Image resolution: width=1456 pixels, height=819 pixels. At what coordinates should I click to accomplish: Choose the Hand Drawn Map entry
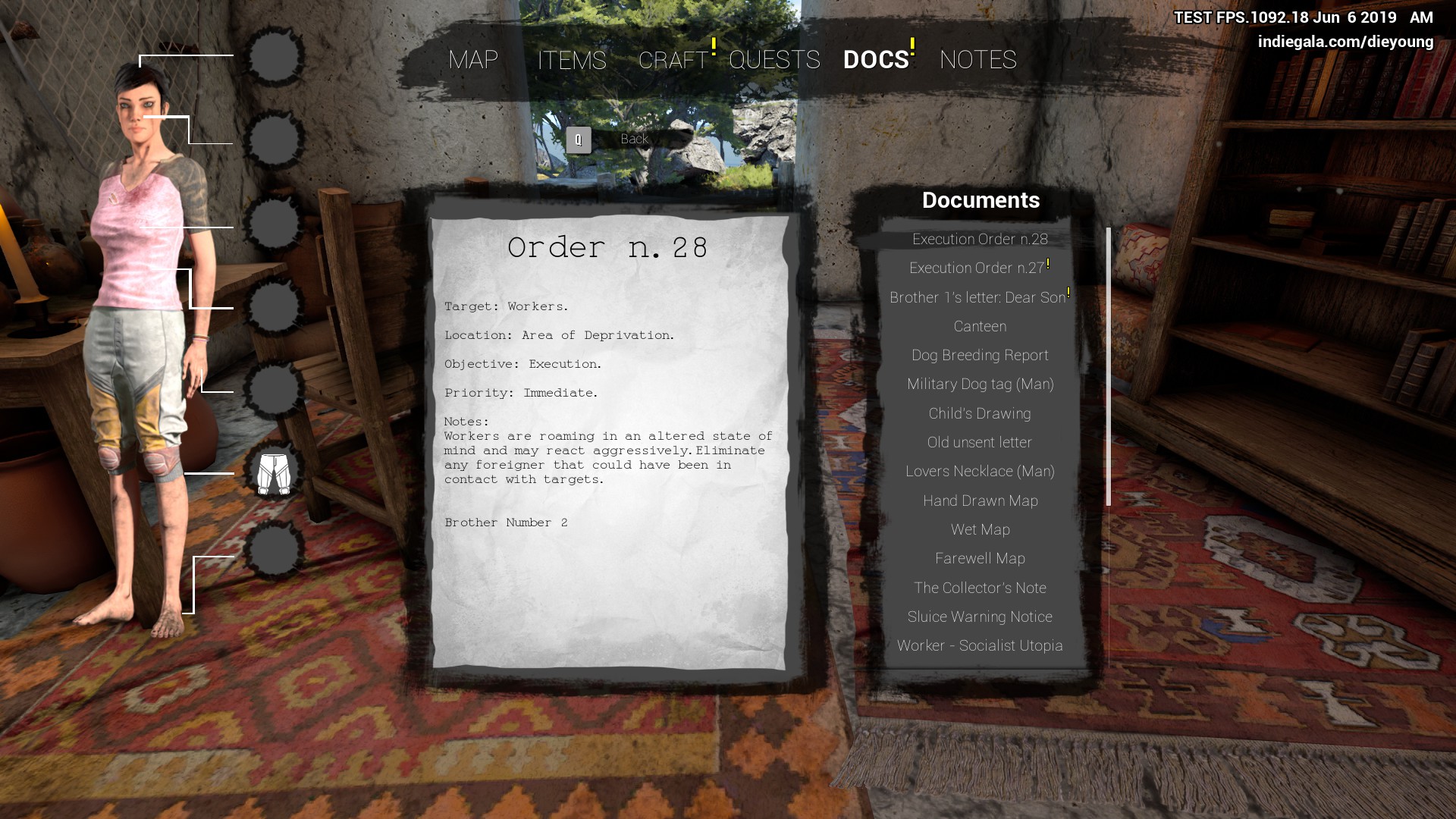click(x=980, y=500)
